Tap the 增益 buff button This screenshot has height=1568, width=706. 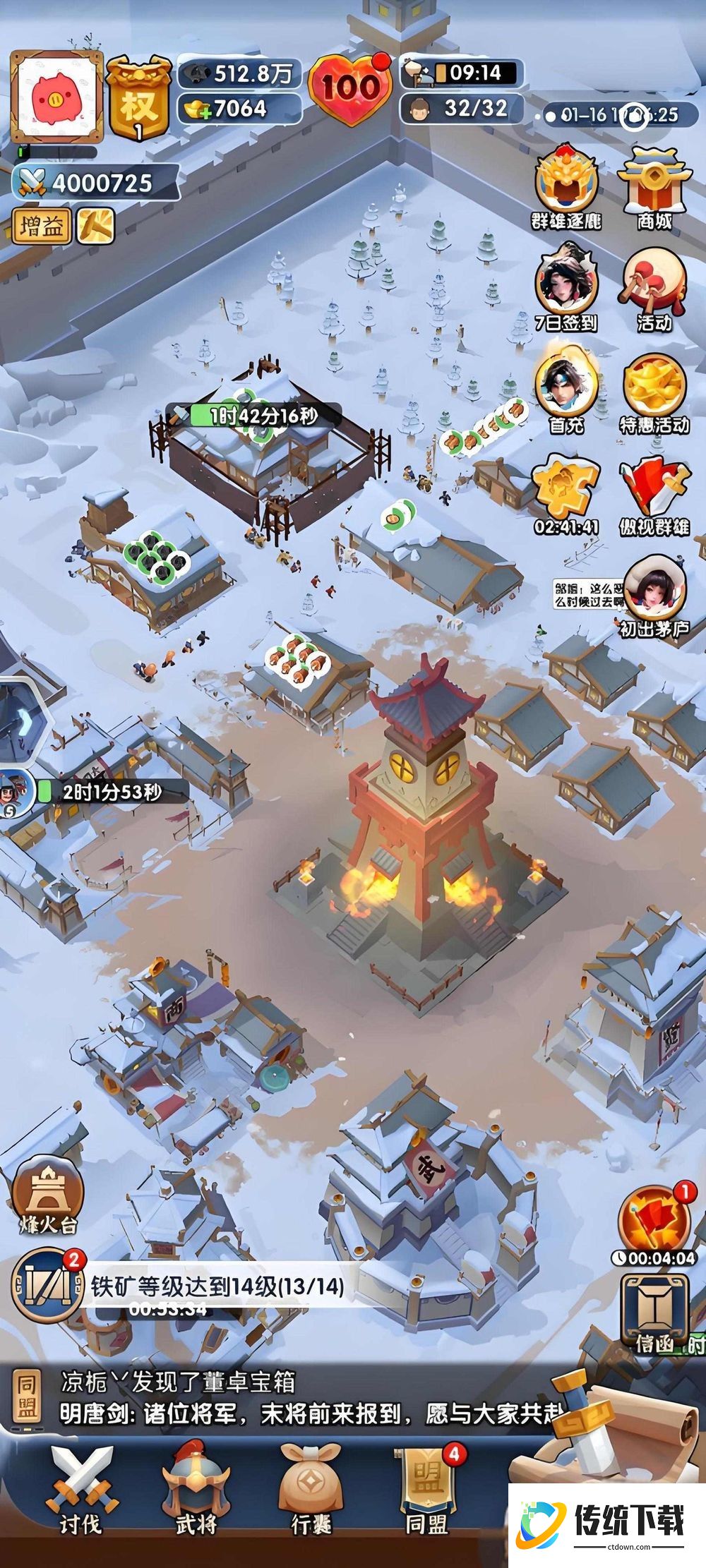pos(42,227)
